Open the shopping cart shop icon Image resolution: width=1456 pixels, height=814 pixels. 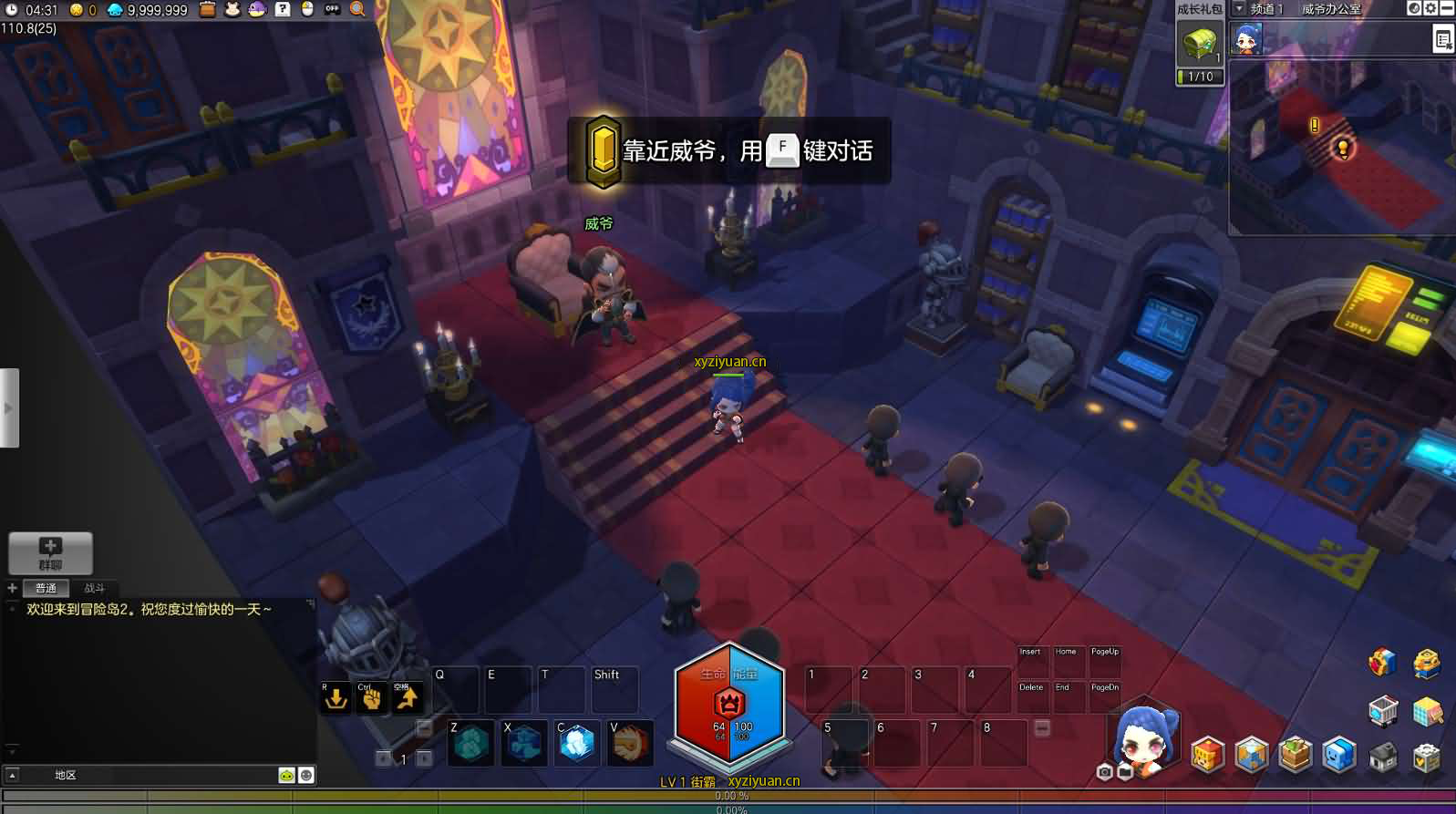1383,711
